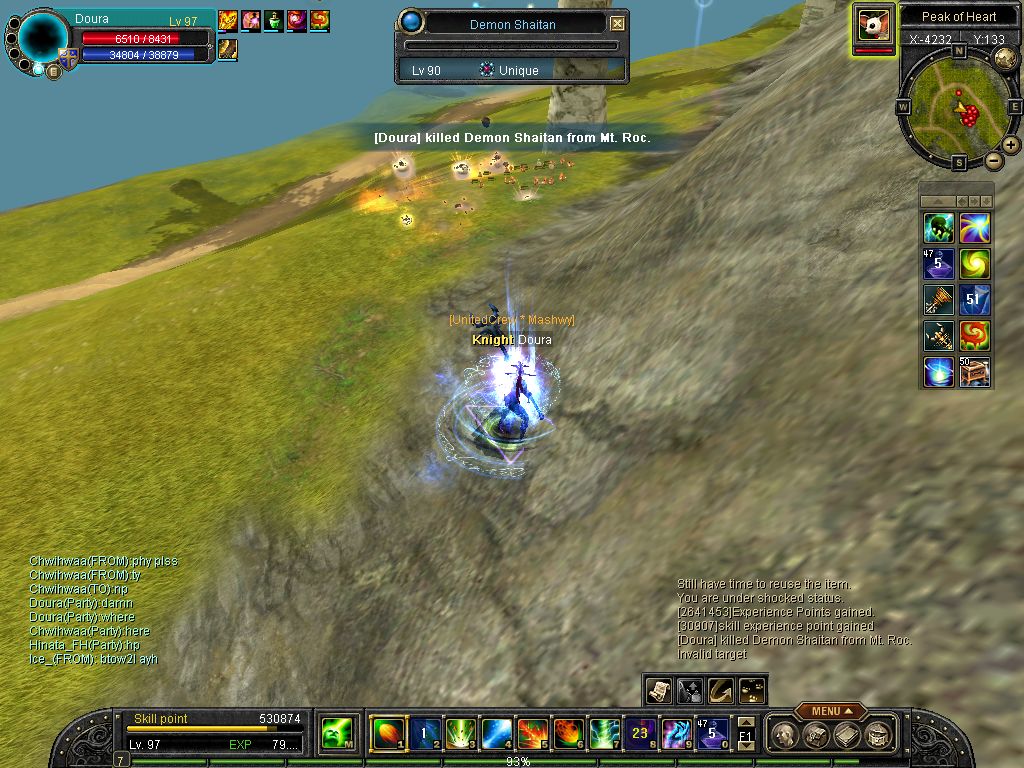The image size is (1024, 768).
Task: Click the green potion buff icon
Action: click(x=274, y=20)
